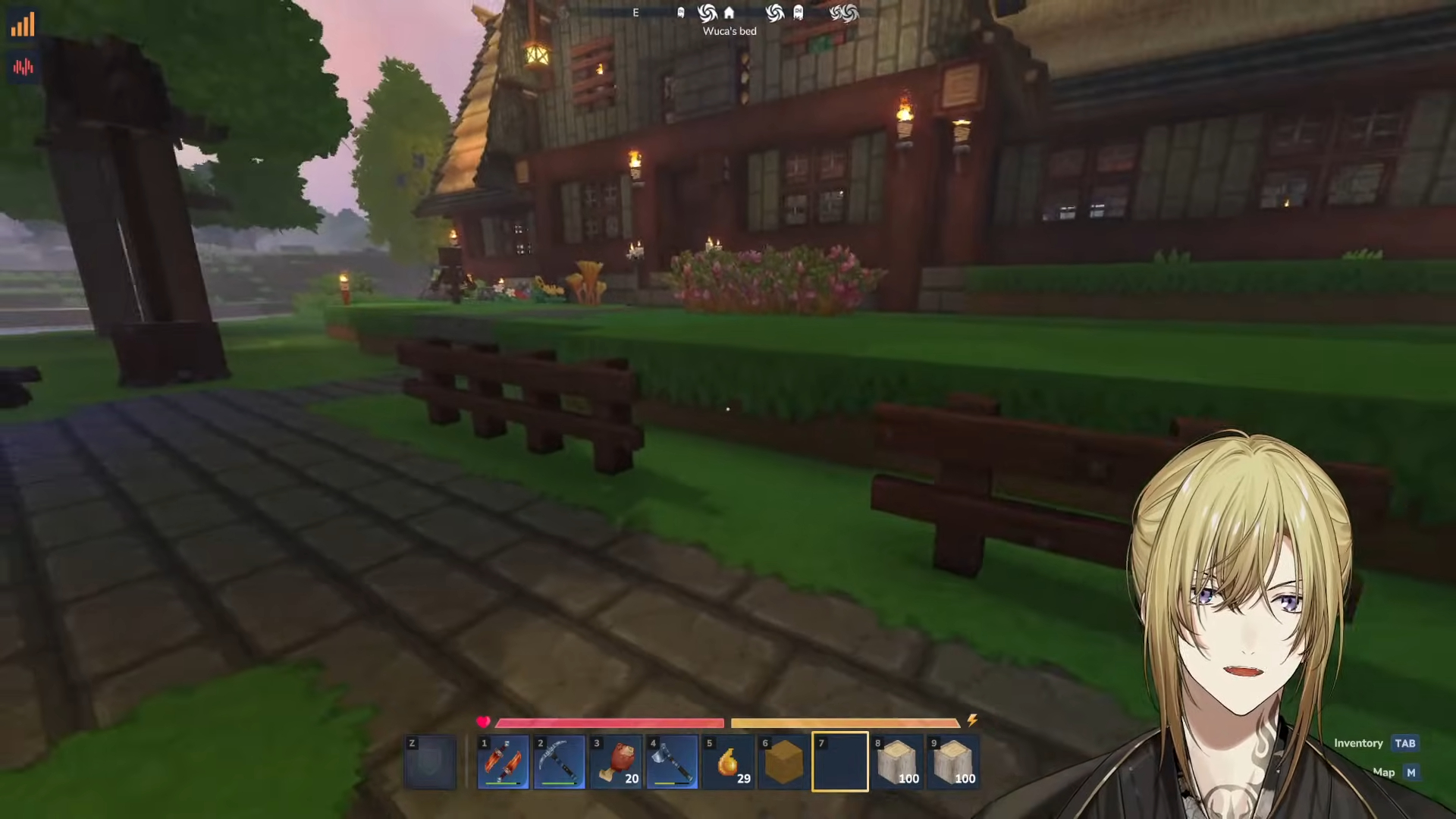
Task: Pick the brown dirt block slot
Action: point(784,762)
